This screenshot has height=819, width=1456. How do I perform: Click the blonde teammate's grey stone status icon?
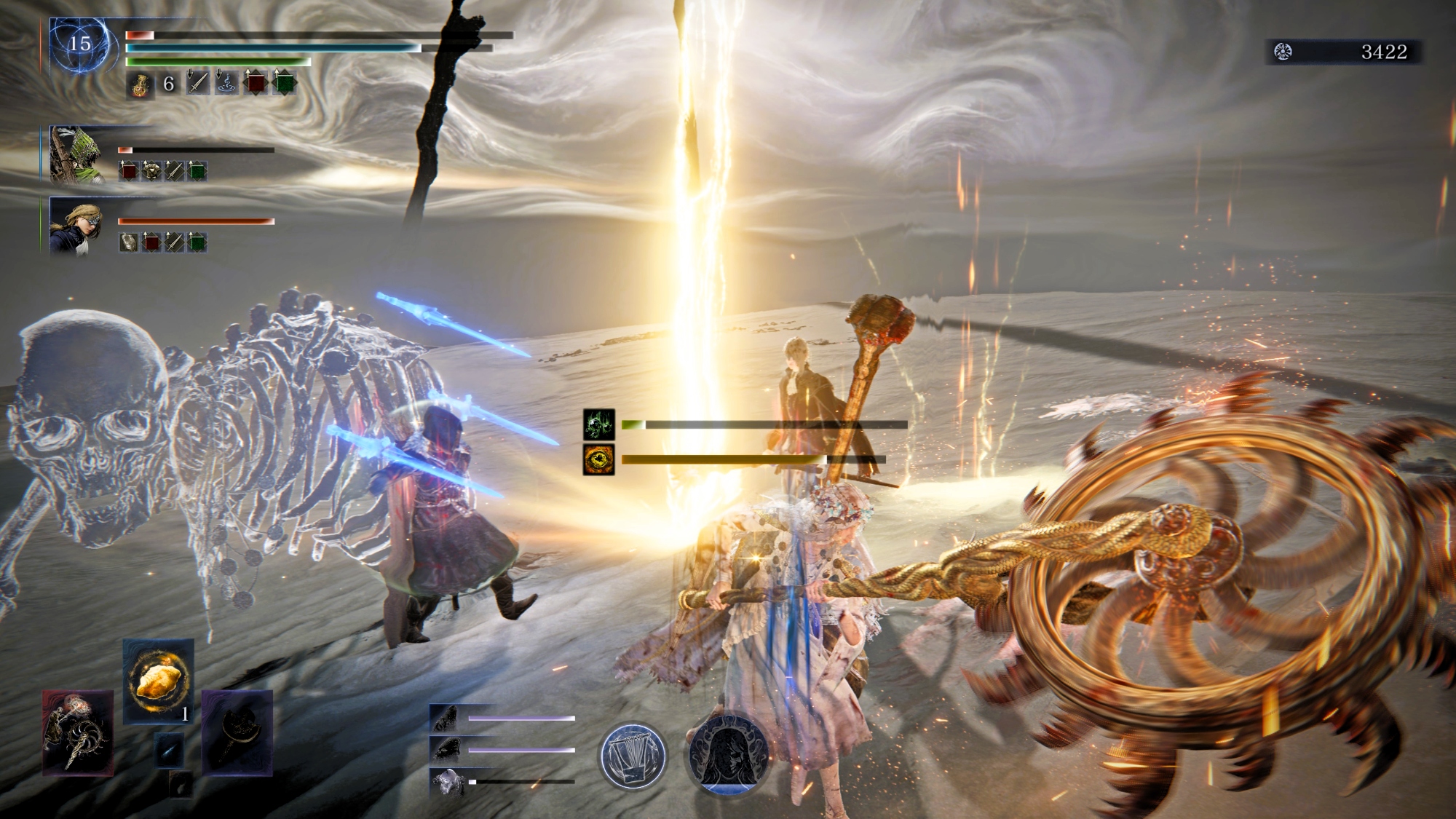point(129,242)
